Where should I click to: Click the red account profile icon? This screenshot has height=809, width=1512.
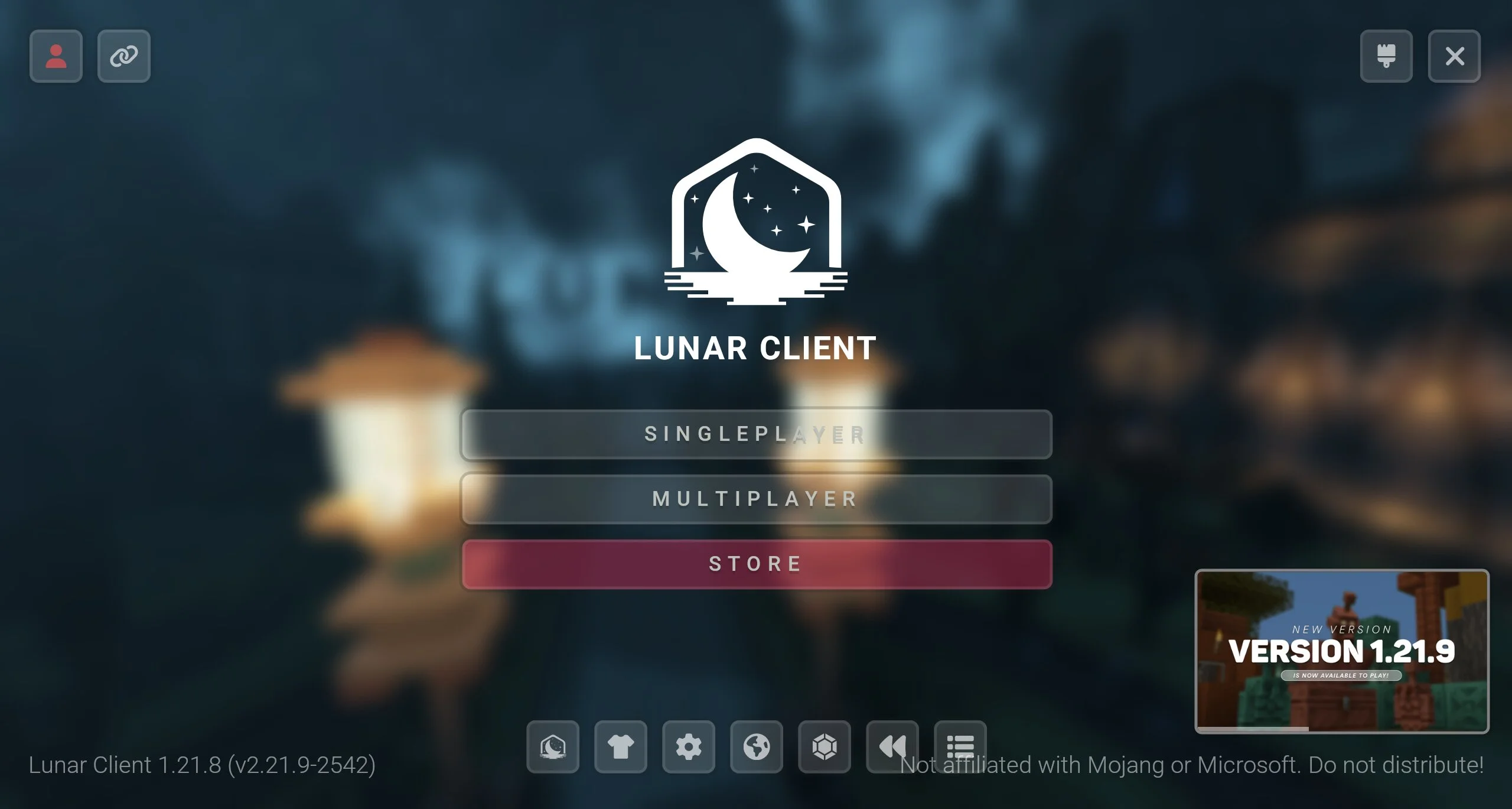click(x=56, y=56)
